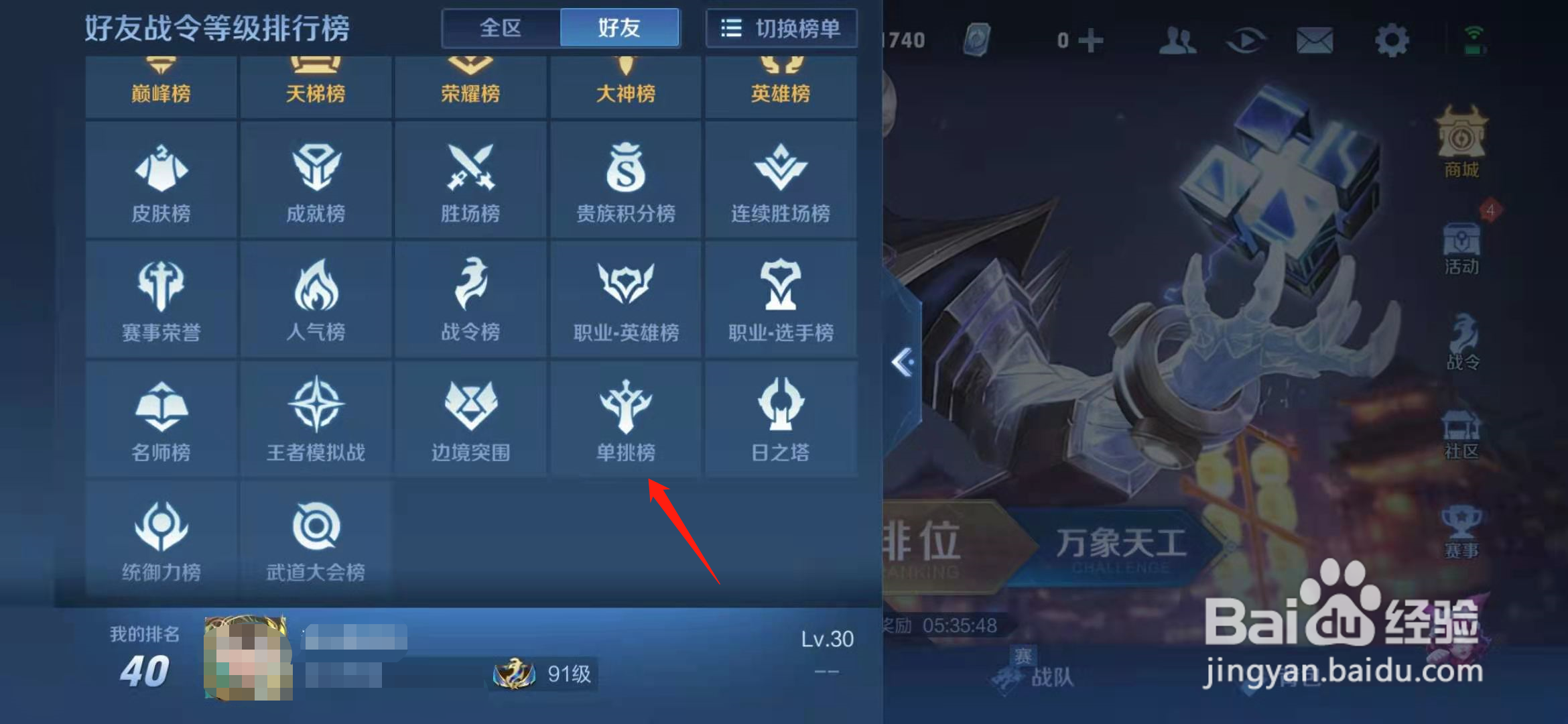Open the 切换榜单 list switcher
This screenshot has width=1568, height=724.
point(781,28)
